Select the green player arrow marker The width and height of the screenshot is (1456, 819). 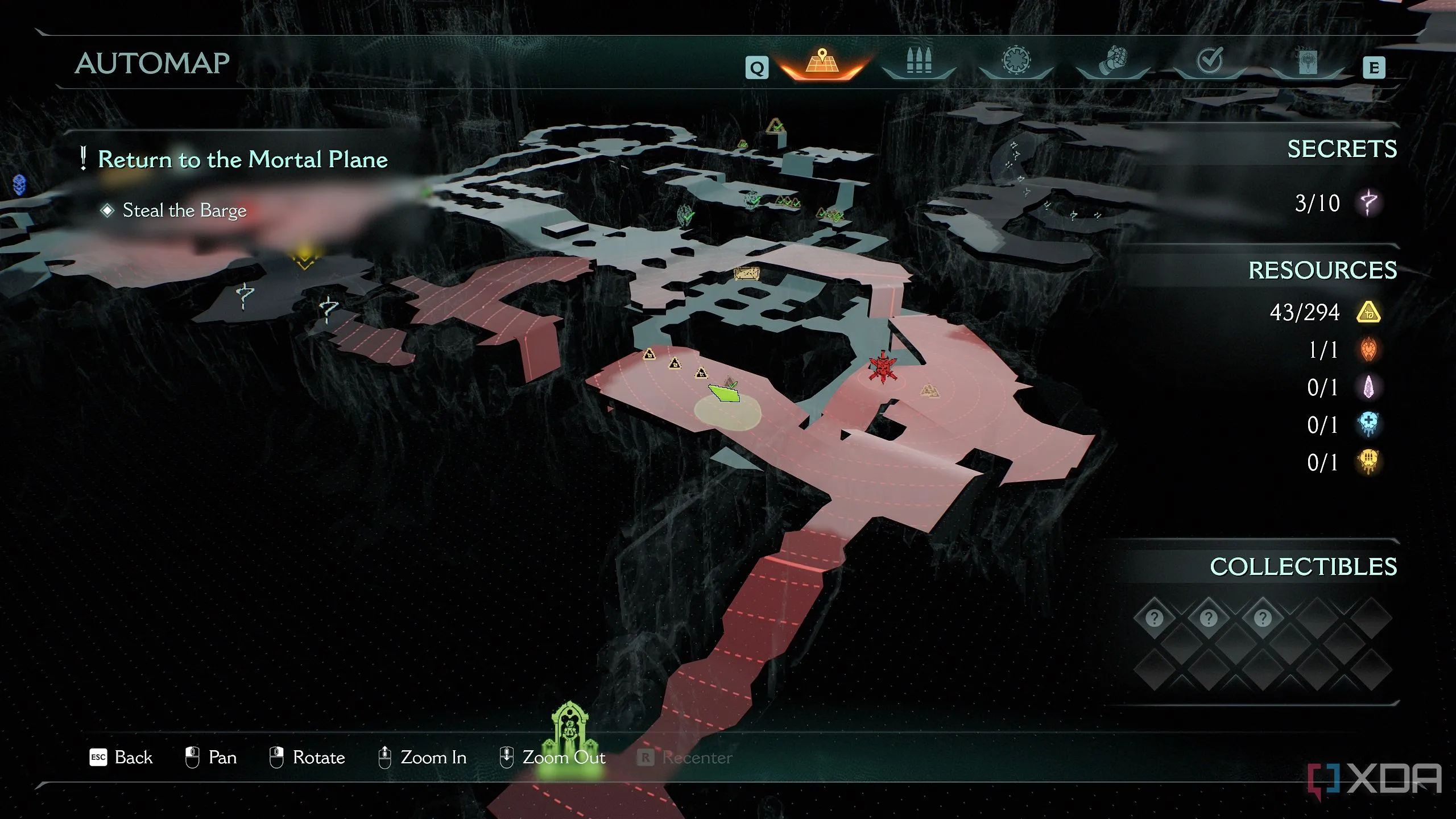[x=724, y=392]
